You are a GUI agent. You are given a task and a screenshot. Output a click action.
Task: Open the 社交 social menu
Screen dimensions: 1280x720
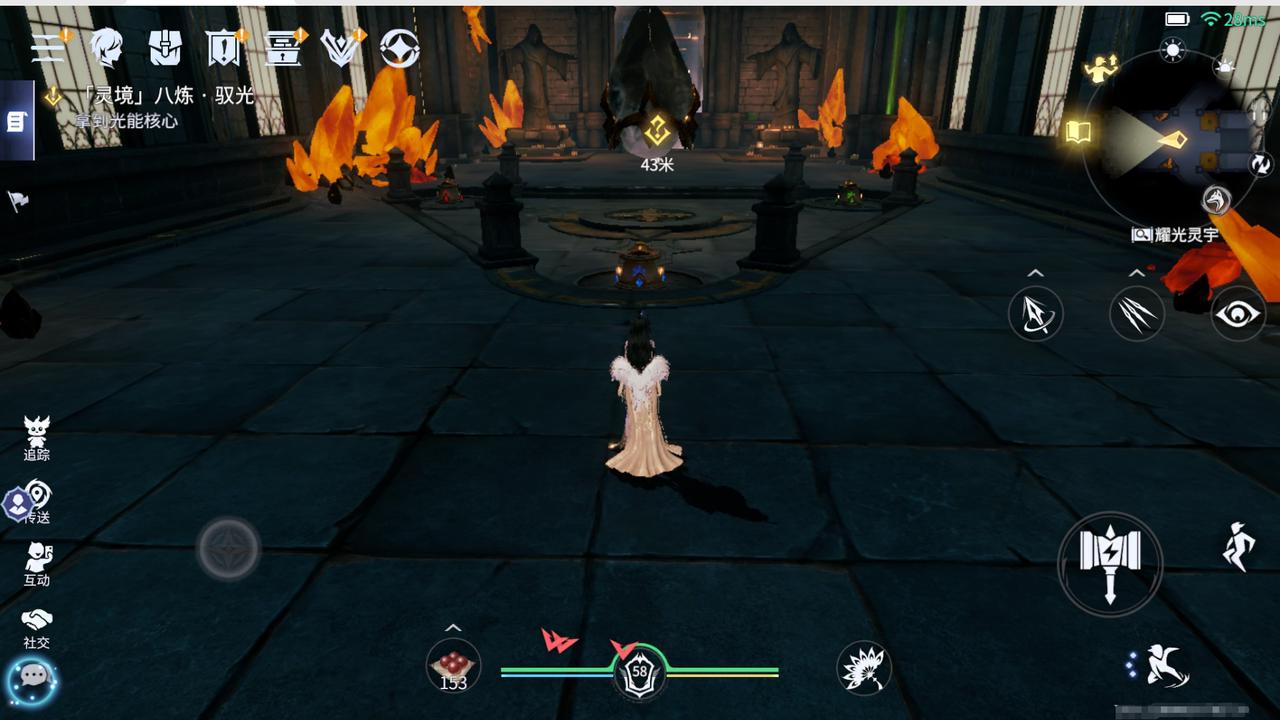[37, 627]
